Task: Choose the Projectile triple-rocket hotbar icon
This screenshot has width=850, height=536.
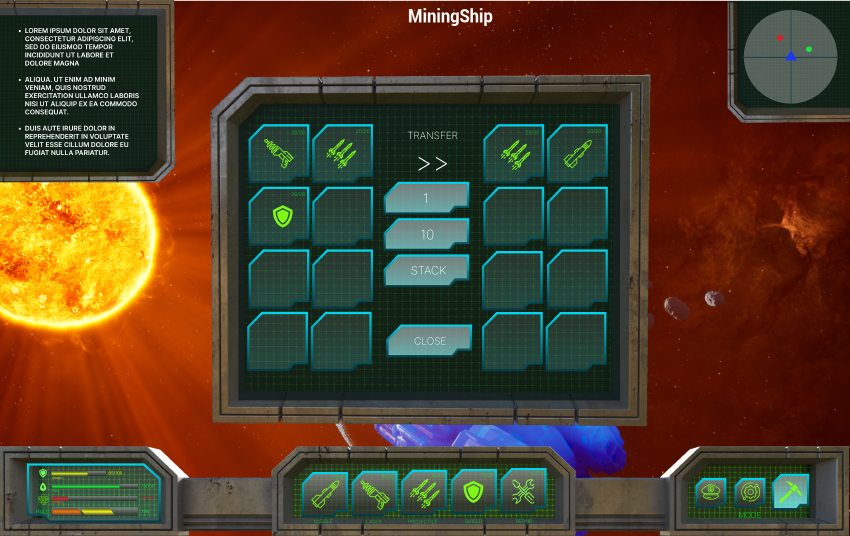Action: (424, 492)
